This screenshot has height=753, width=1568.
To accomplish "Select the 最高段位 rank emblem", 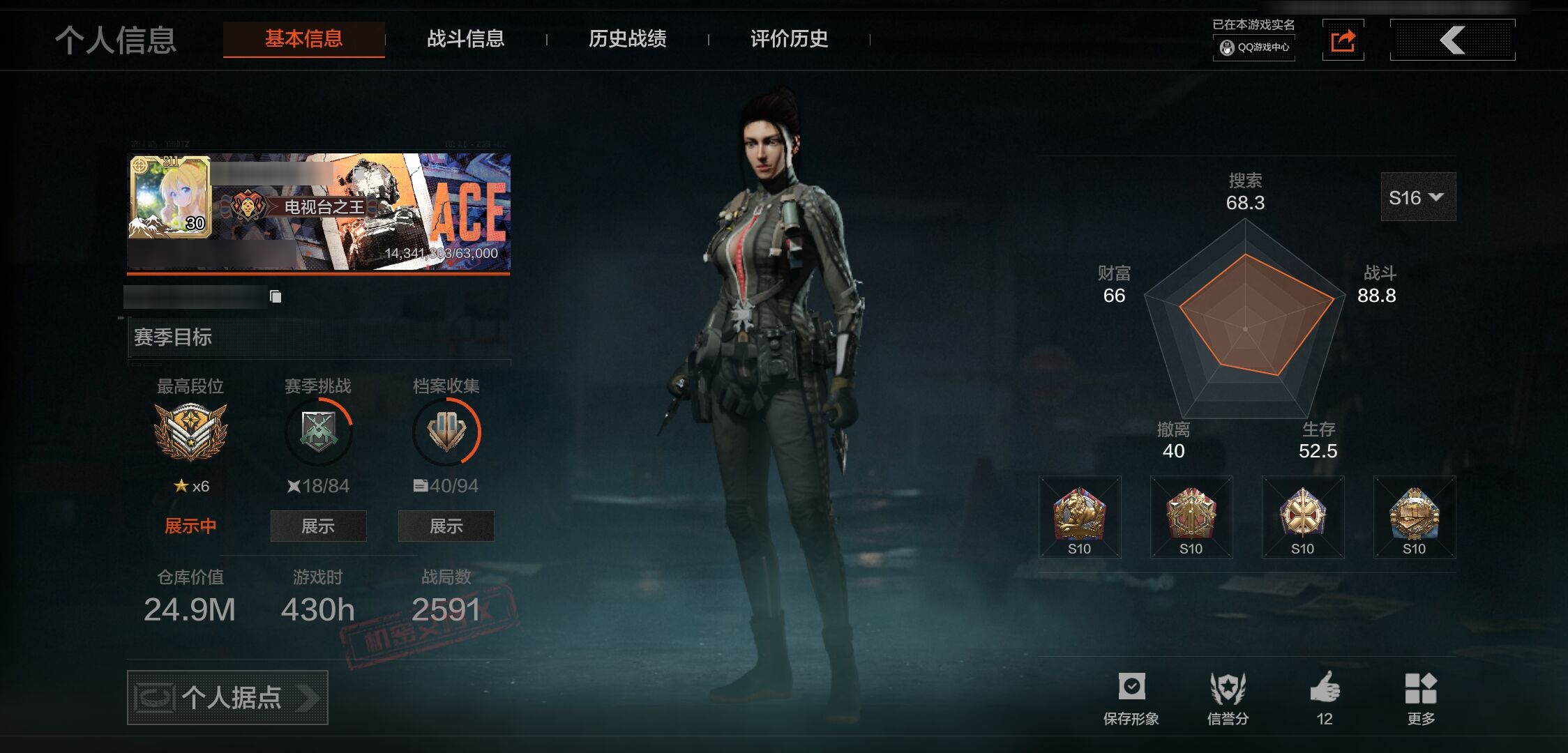I will pyautogui.click(x=190, y=432).
